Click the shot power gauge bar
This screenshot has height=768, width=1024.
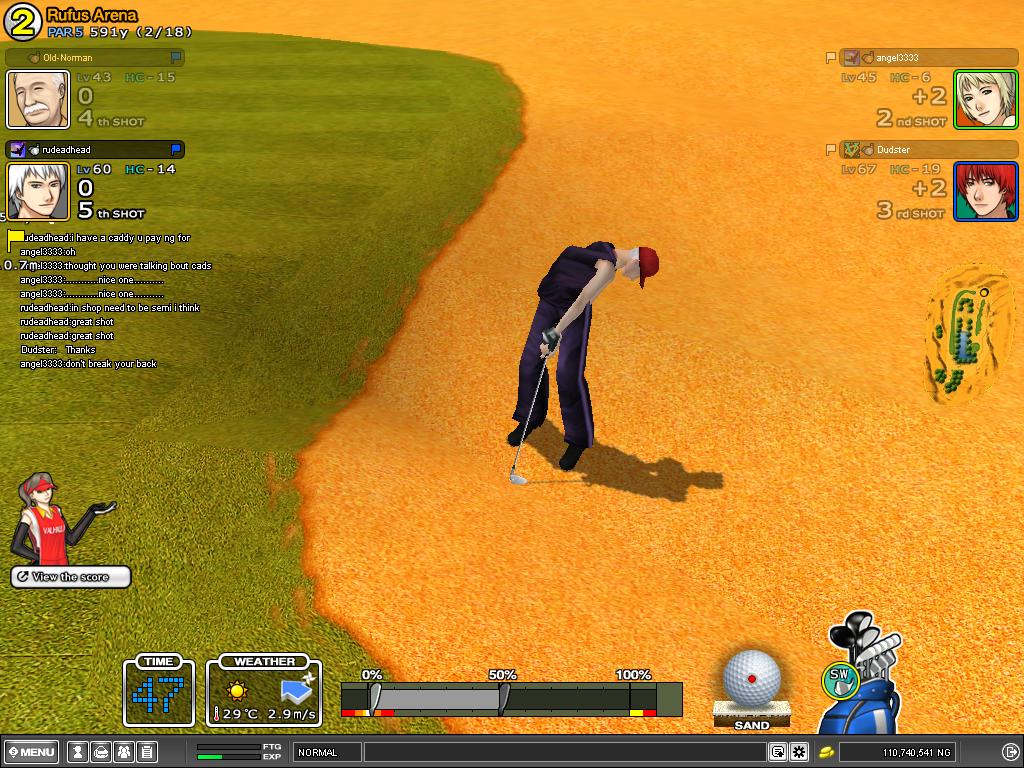[511, 697]
